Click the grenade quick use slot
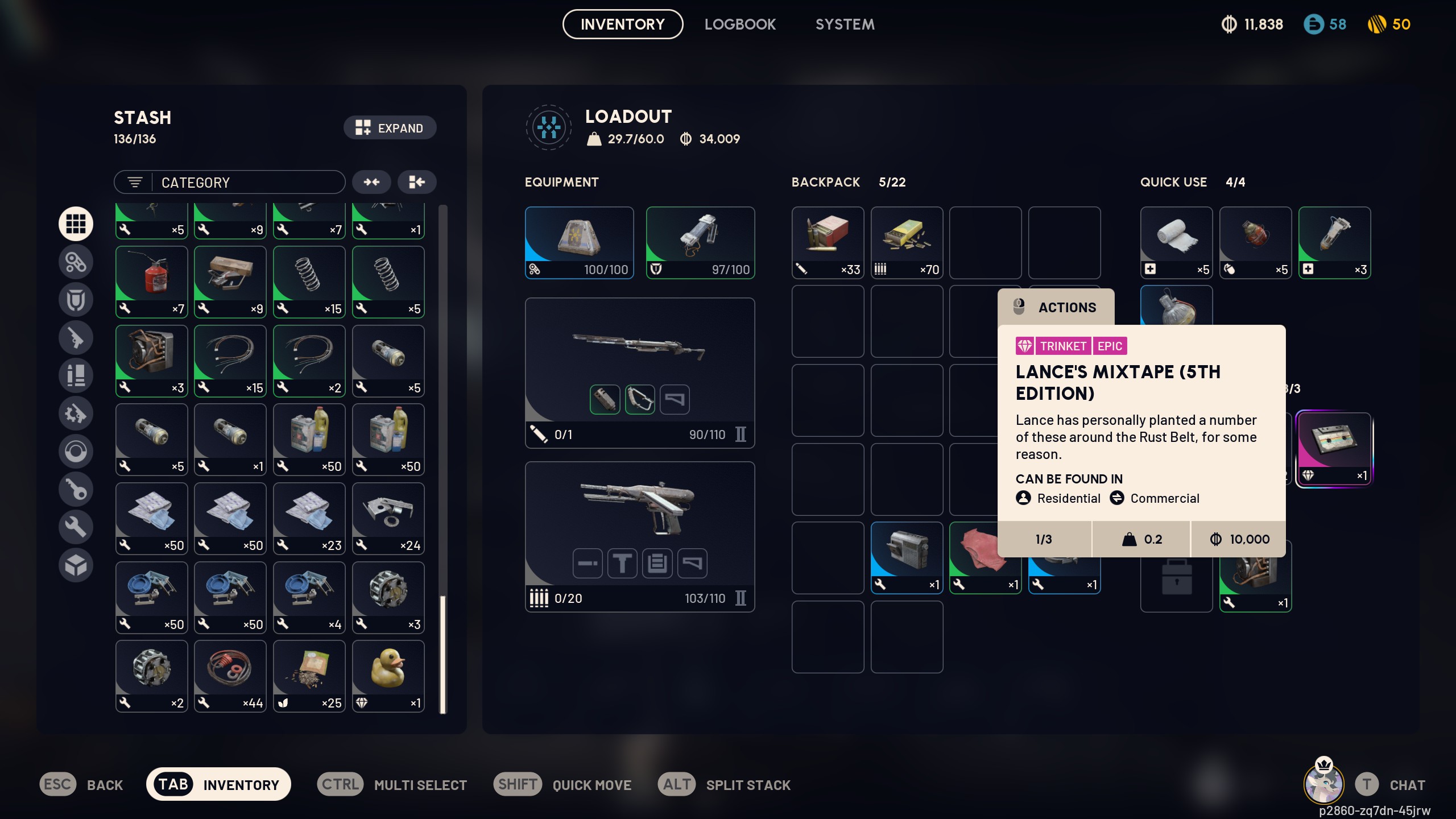The height and width of the screenshot is (819, 1456). click(1255, 242)
